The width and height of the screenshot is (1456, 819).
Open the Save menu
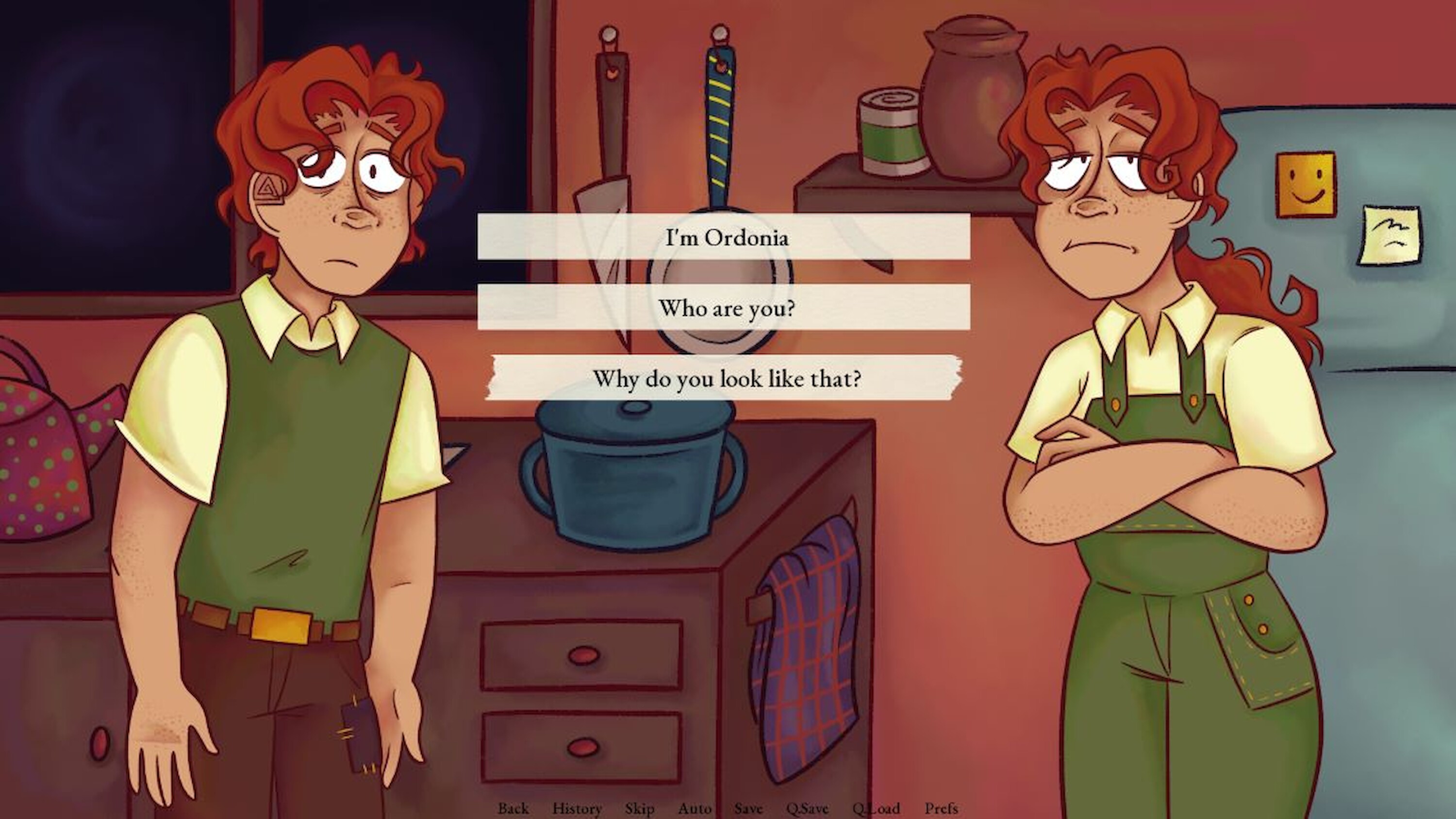tap(748, 808)
